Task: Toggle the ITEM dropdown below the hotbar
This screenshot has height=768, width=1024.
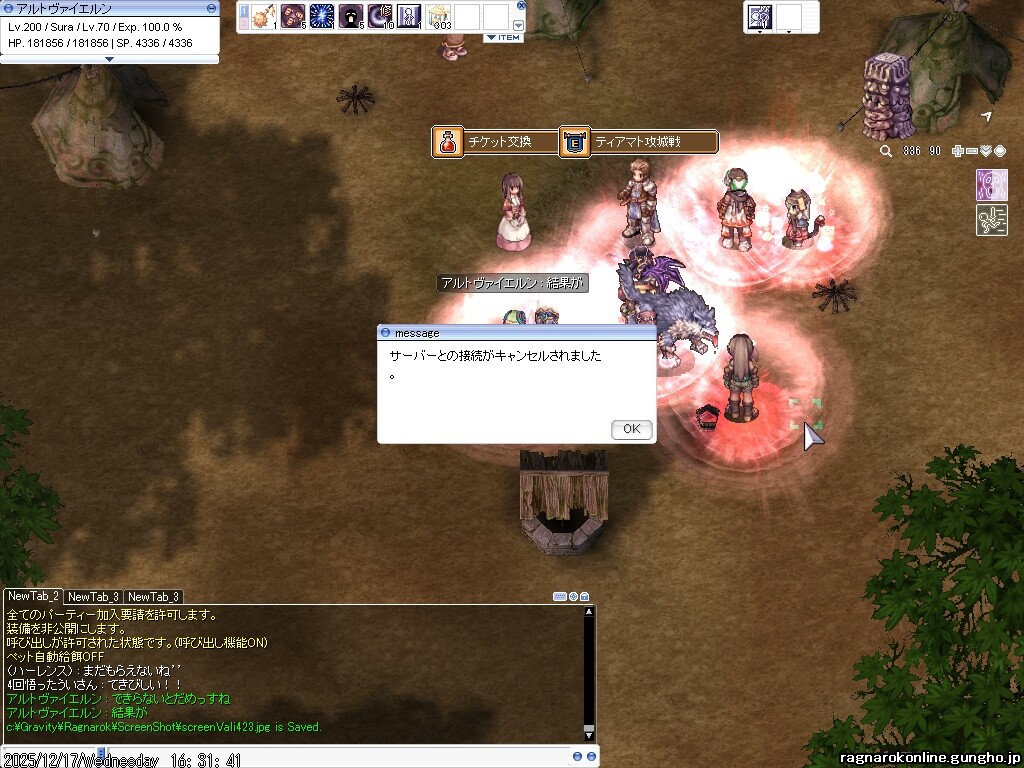Action: click(x=504, y=38)
